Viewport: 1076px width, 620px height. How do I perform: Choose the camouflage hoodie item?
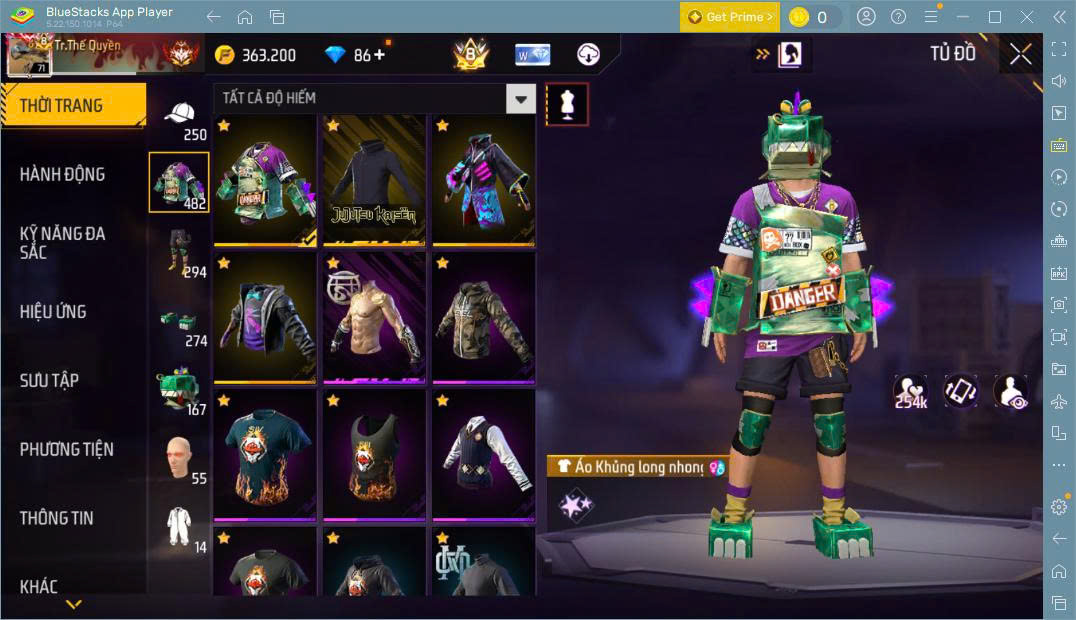(484, 317)
